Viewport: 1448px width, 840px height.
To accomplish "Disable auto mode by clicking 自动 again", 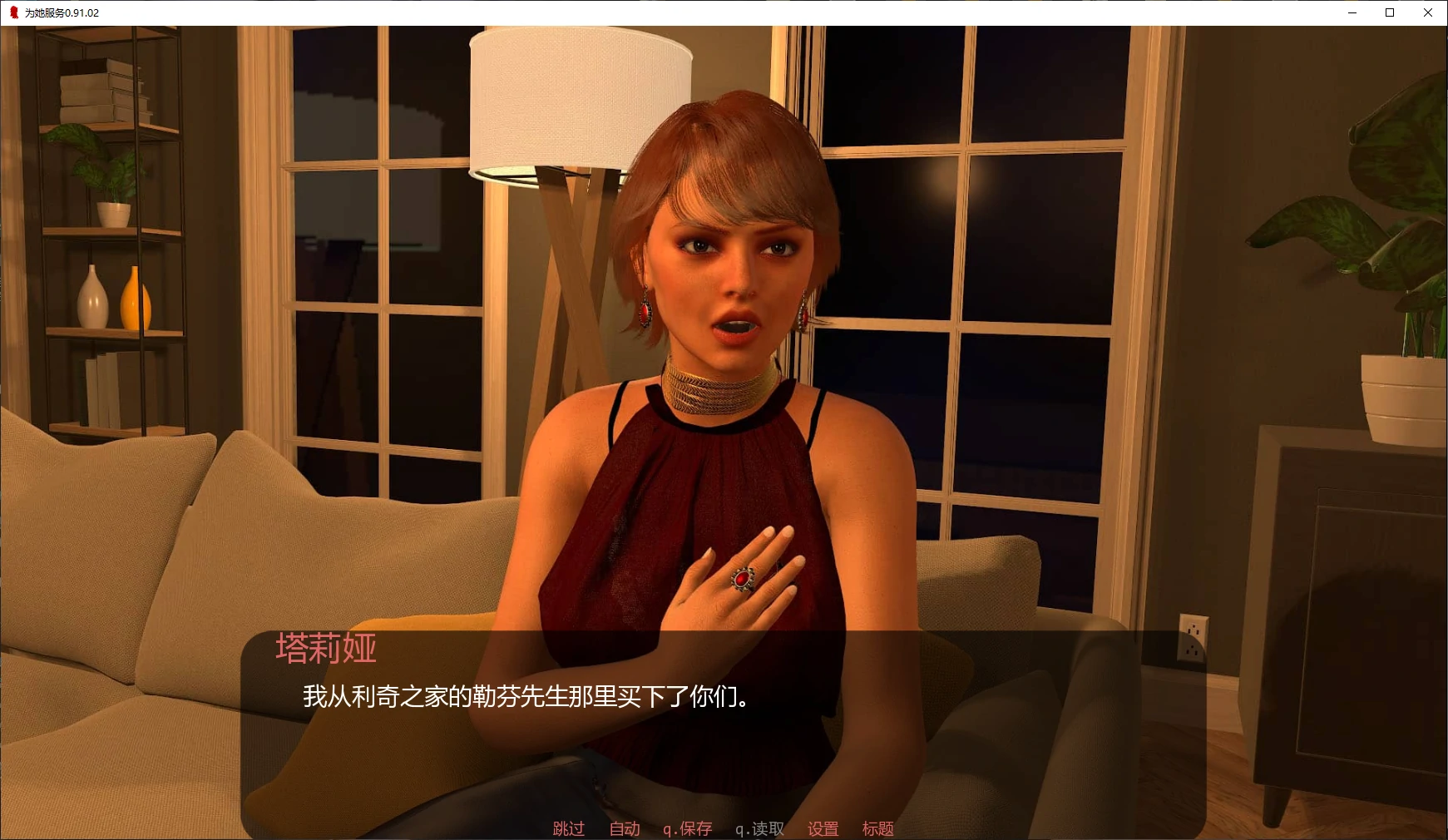I will click(x=623, y=828).
